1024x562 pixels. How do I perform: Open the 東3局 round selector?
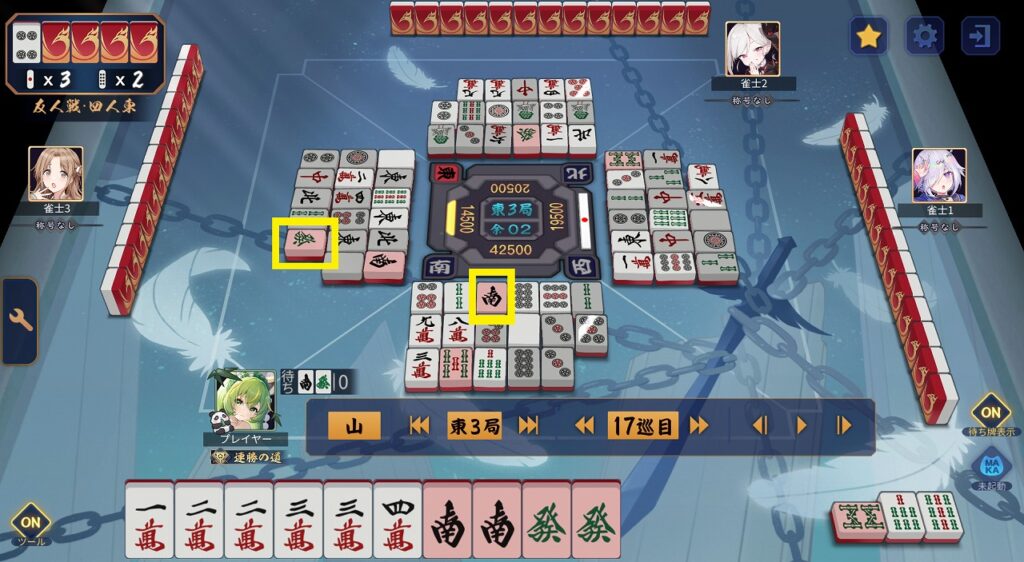pos(474,426)
